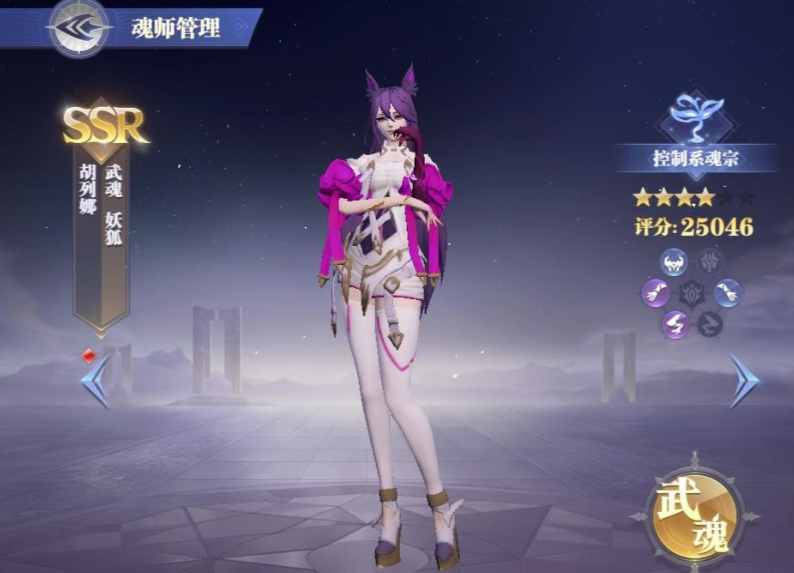
Task: Go back using the winged arrow button
Action: pyautogui.click(x=79, y=27)
